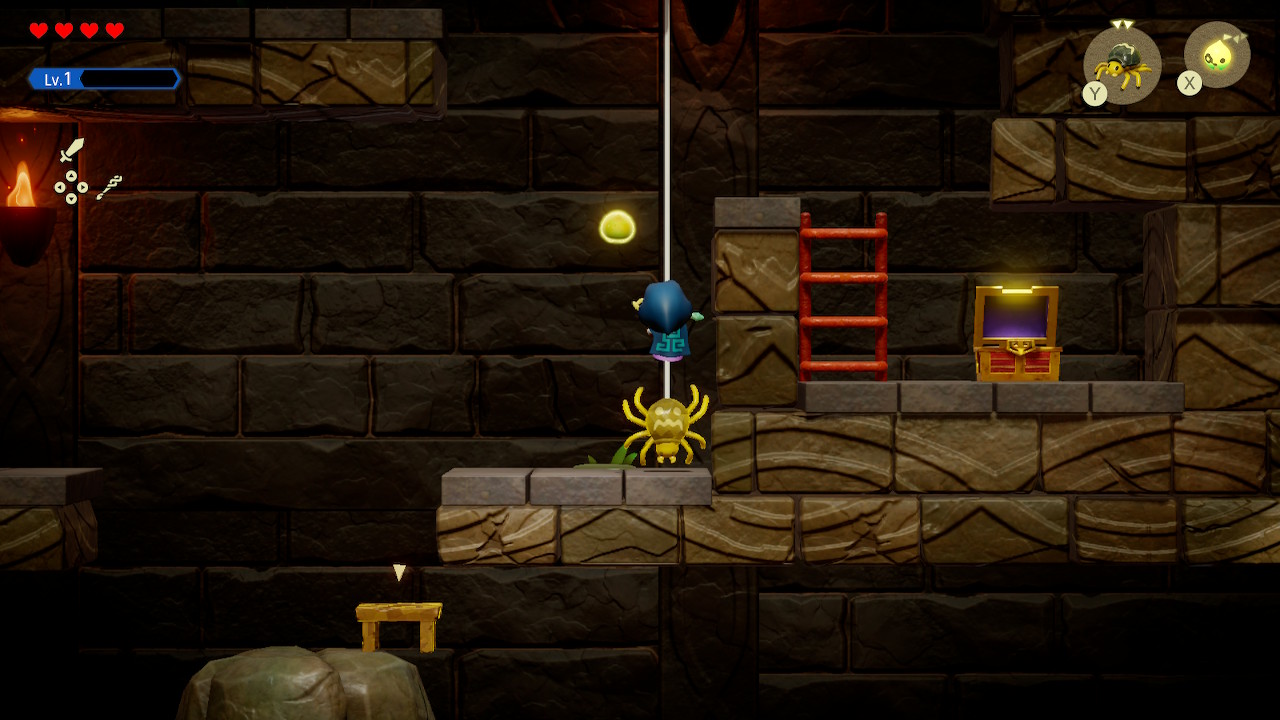Image resolution: width=1280 pixels, height=720 pixels.
Task: Activate the glowing Tri companion icon
Action: tap(1217, 55)
